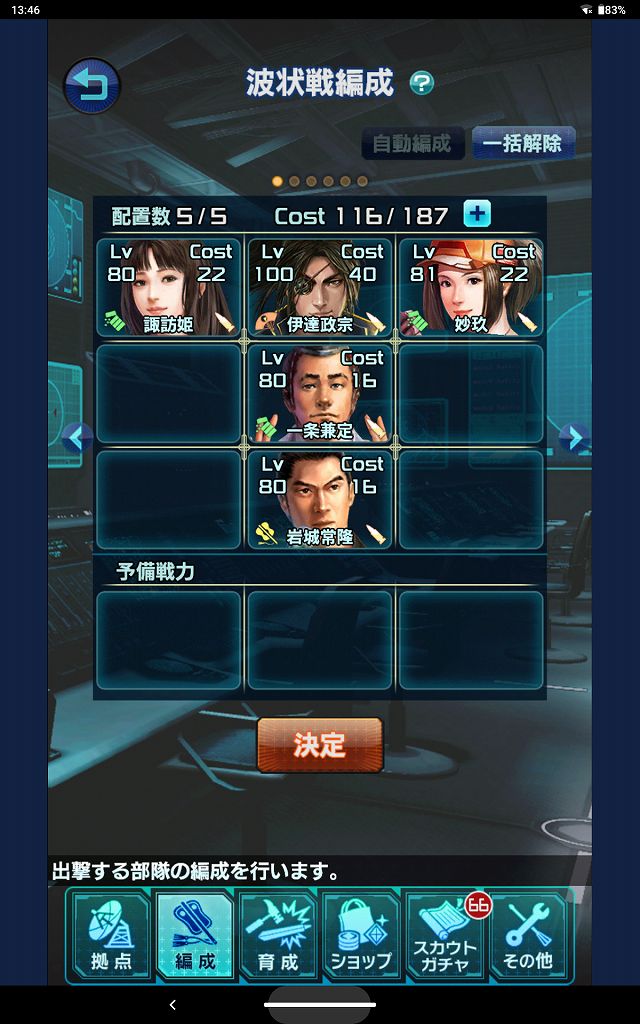Increase cost limit with the plus button
Screen dimensions: 640x1024
(x=477, y=214)
